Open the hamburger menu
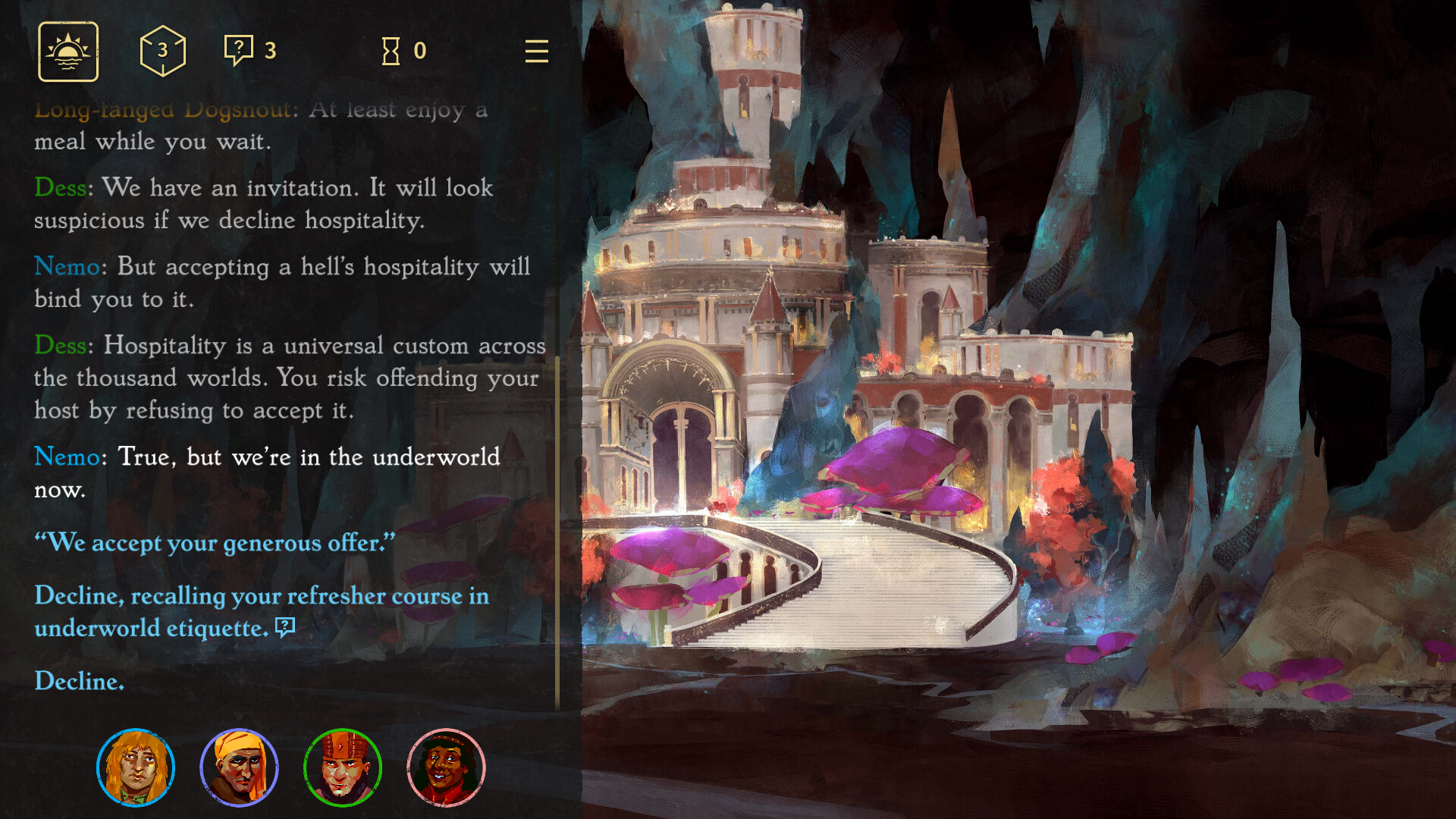This screenshot has width=1456, height=819. (536, 52)
